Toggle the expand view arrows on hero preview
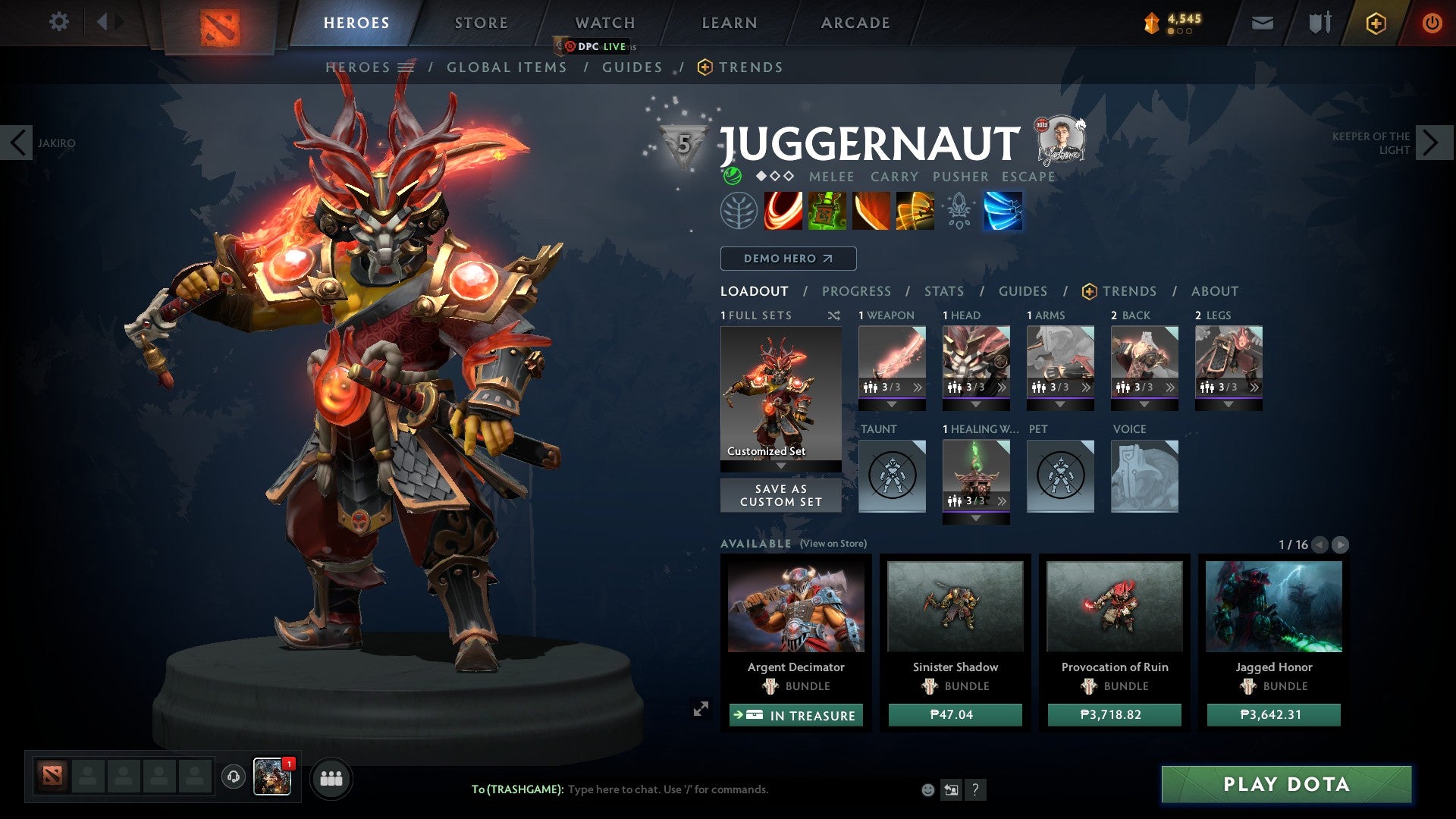The height and width of the screenshot is (819, 1456). (x=701, y=709)
